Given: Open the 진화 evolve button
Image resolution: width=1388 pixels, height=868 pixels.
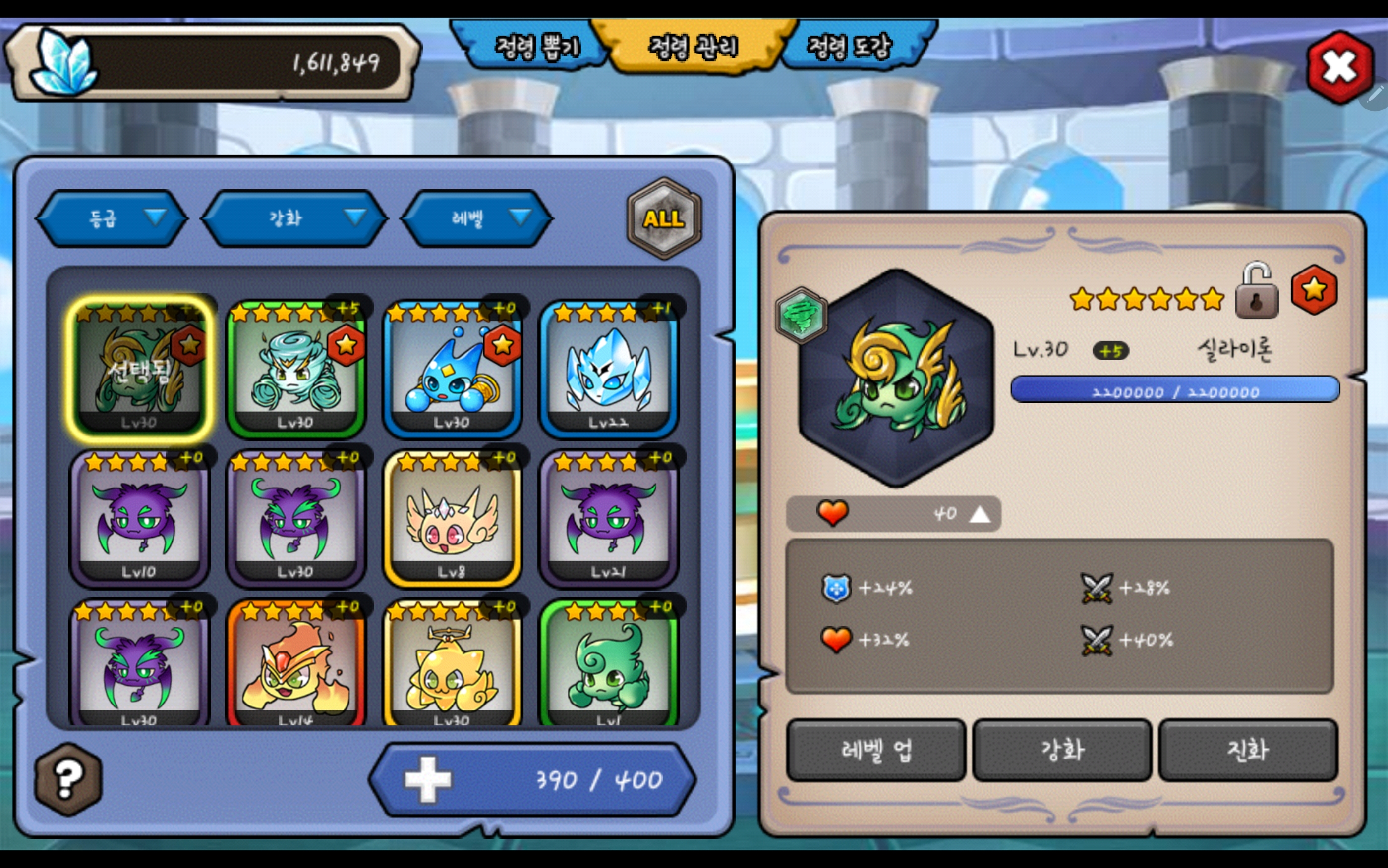Looking at the screenshot, I should [1248, 750].
